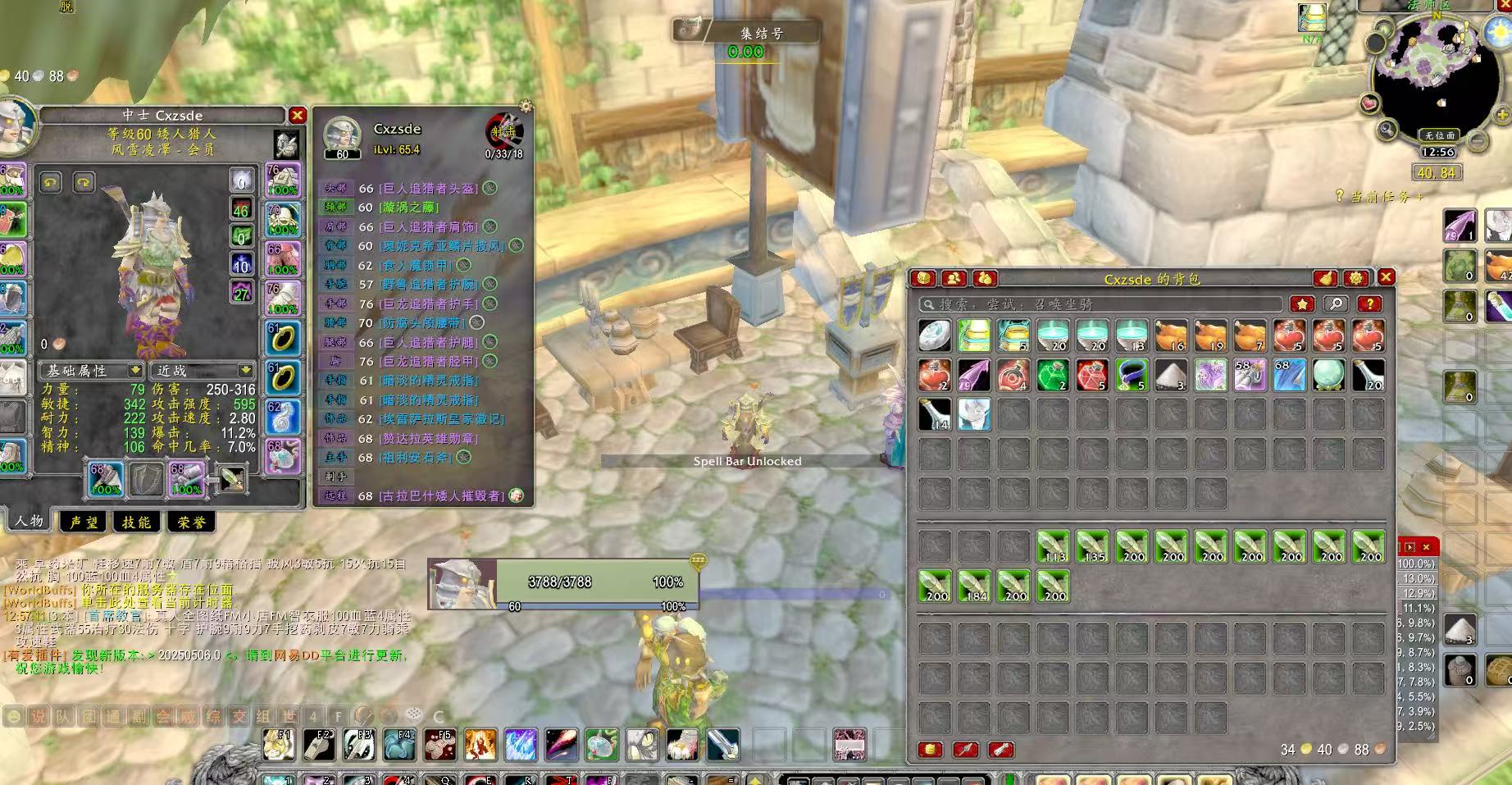Viewport: 1512px width, 785px height.
Task: Click the yellow question mark help button
Action: click(1369, 304)
